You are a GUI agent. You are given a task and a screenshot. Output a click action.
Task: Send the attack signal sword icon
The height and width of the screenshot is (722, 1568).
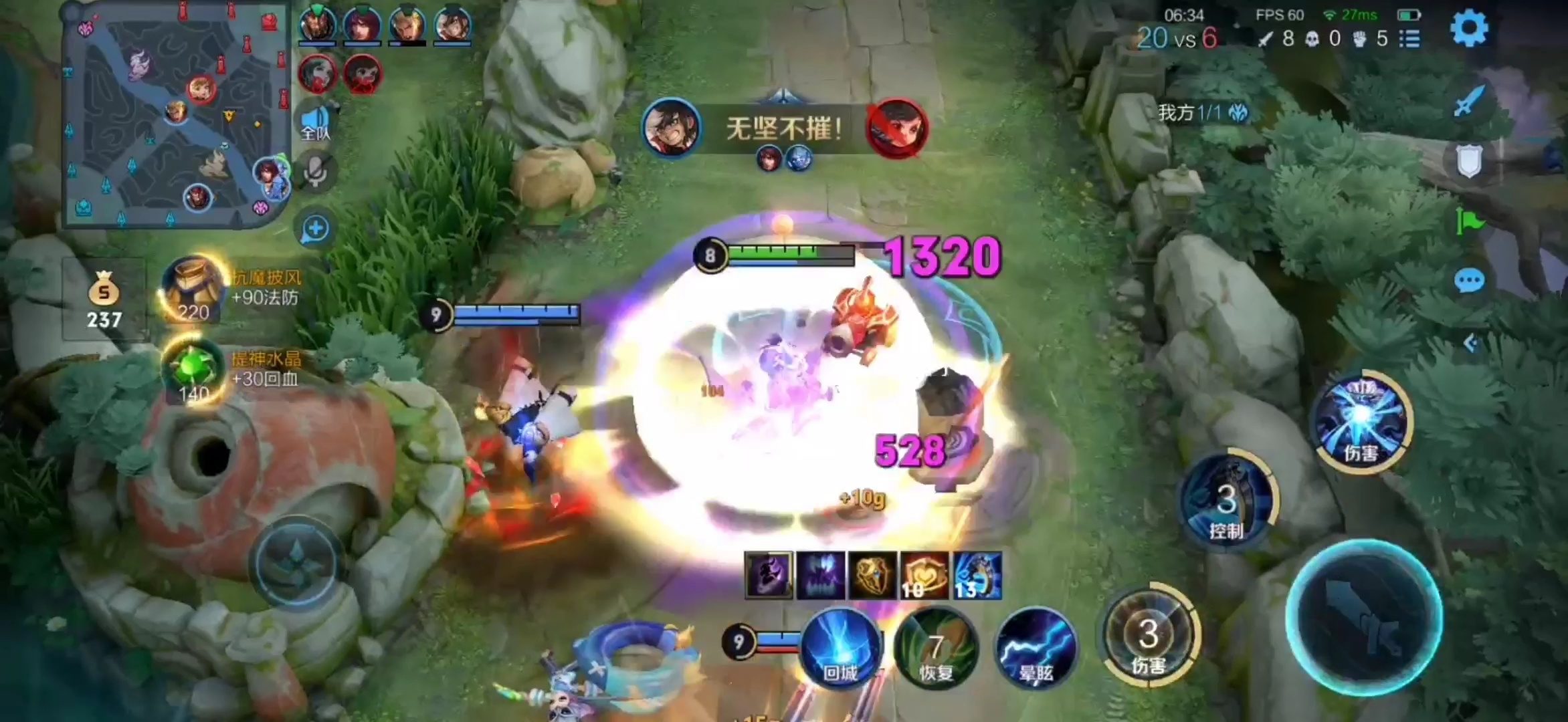click(1470, 102)
